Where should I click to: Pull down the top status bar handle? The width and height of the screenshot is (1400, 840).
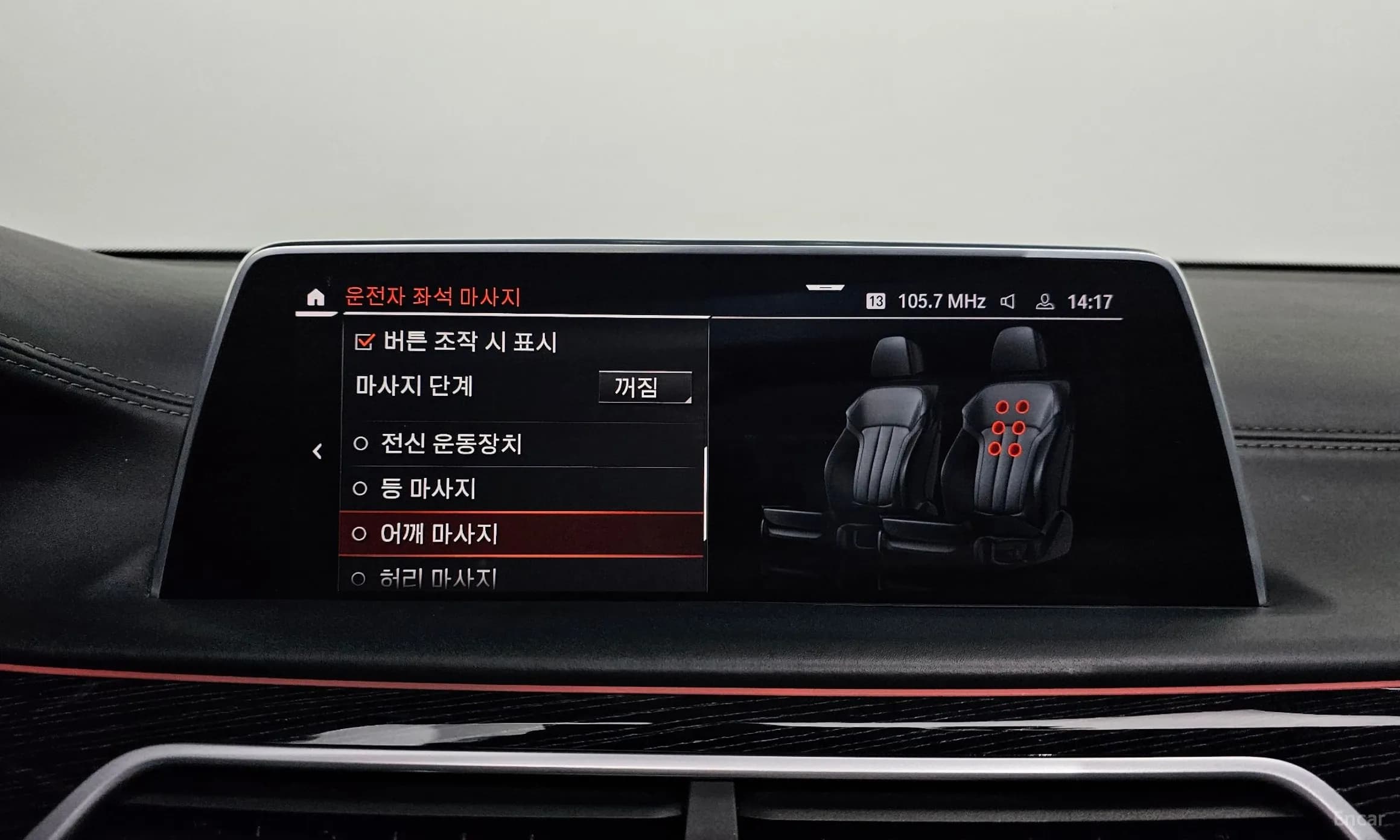tap(825, 288)
